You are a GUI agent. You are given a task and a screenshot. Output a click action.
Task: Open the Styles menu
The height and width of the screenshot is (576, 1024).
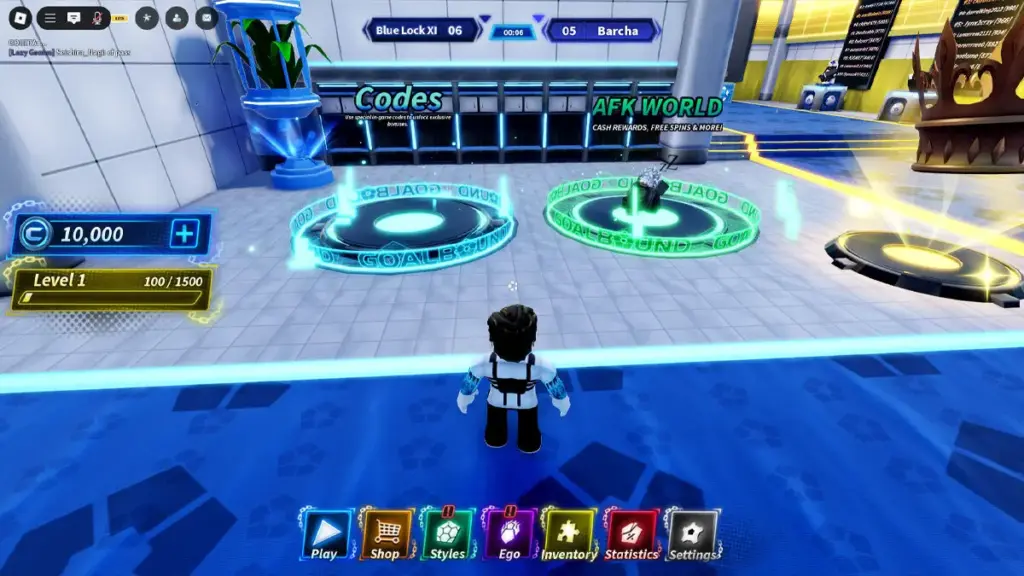[447, 535]
